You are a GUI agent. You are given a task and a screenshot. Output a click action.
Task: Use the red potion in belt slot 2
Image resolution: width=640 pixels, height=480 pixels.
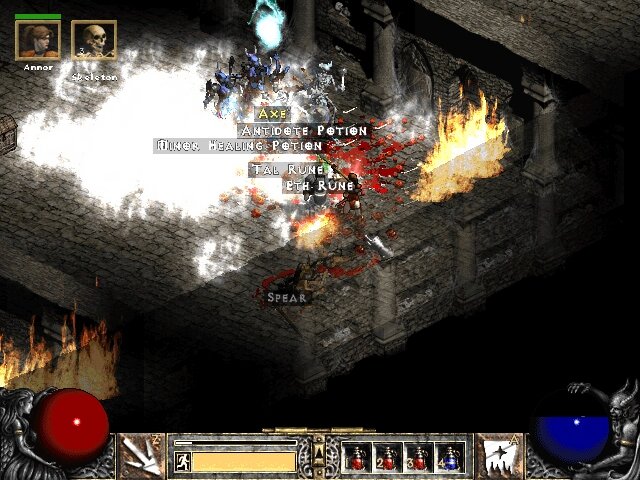point(388,457)
